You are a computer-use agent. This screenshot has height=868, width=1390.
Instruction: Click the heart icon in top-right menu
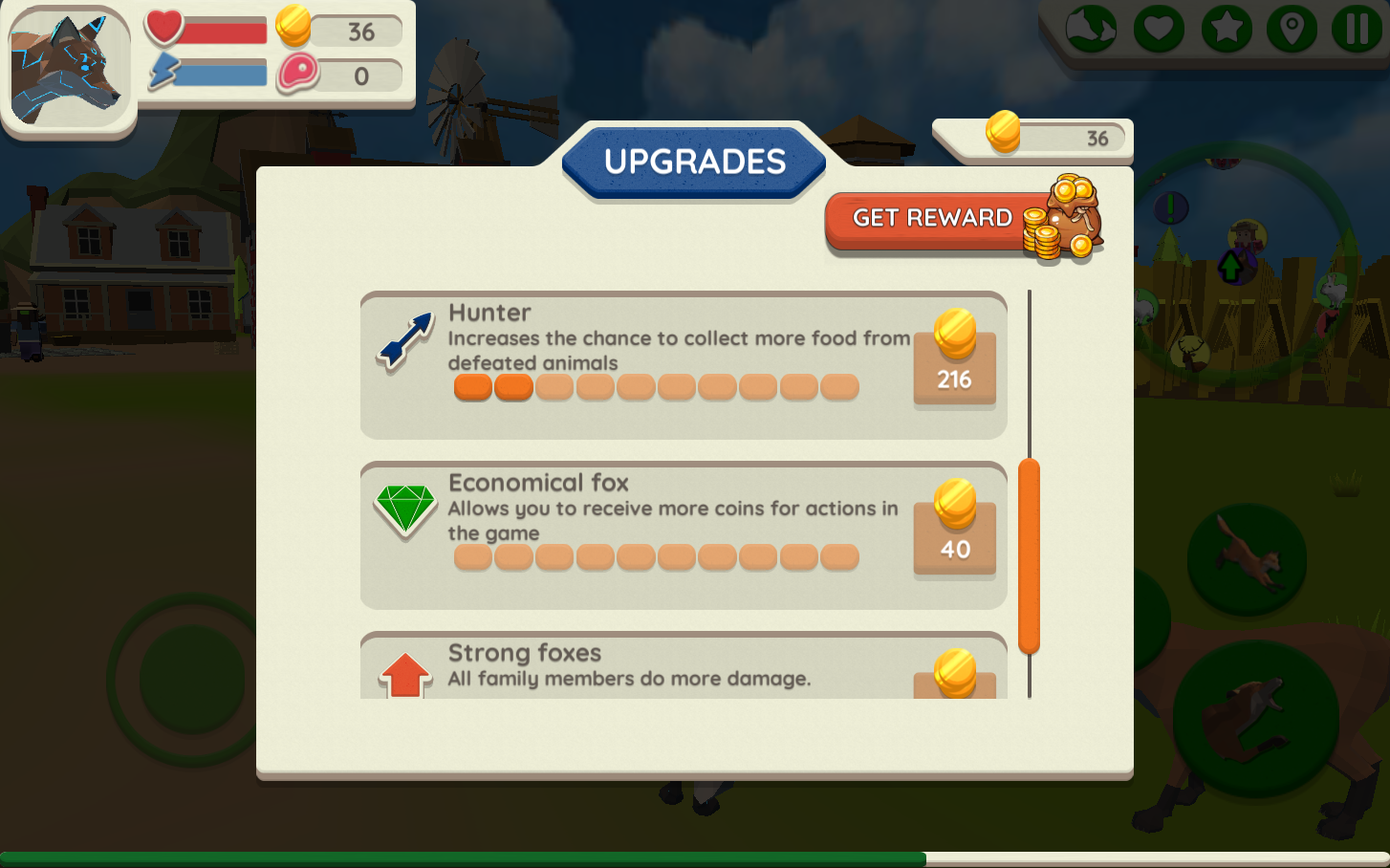[x=1159, y=29]
